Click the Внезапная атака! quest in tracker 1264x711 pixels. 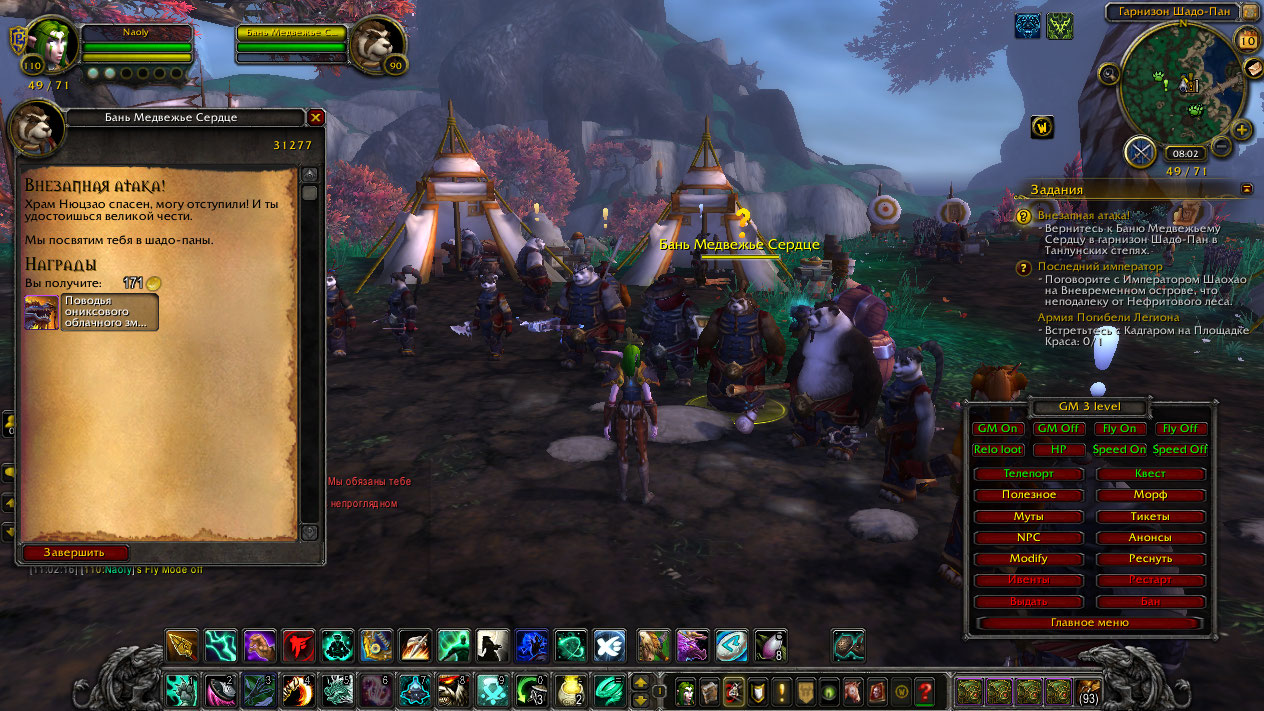[1083, 215]
